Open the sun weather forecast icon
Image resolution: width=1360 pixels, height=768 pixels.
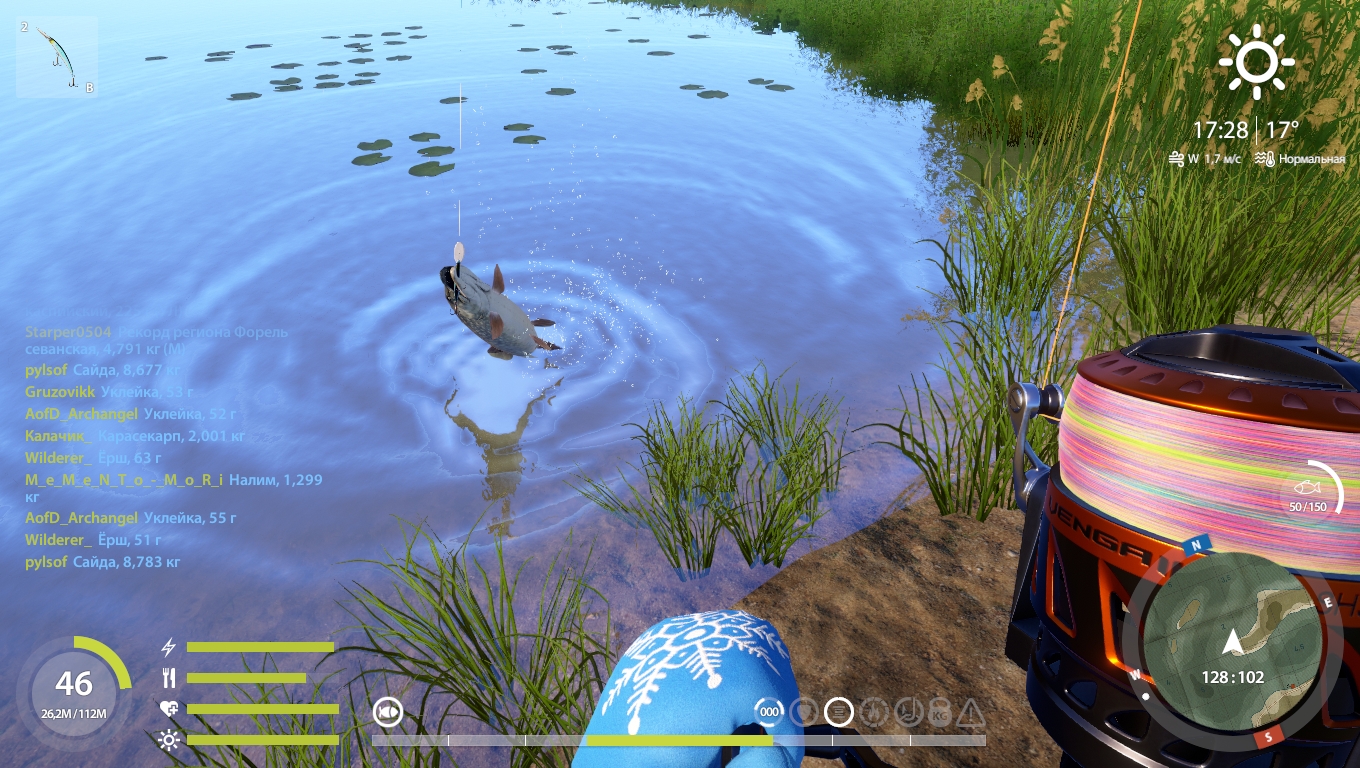[1256, 61]
